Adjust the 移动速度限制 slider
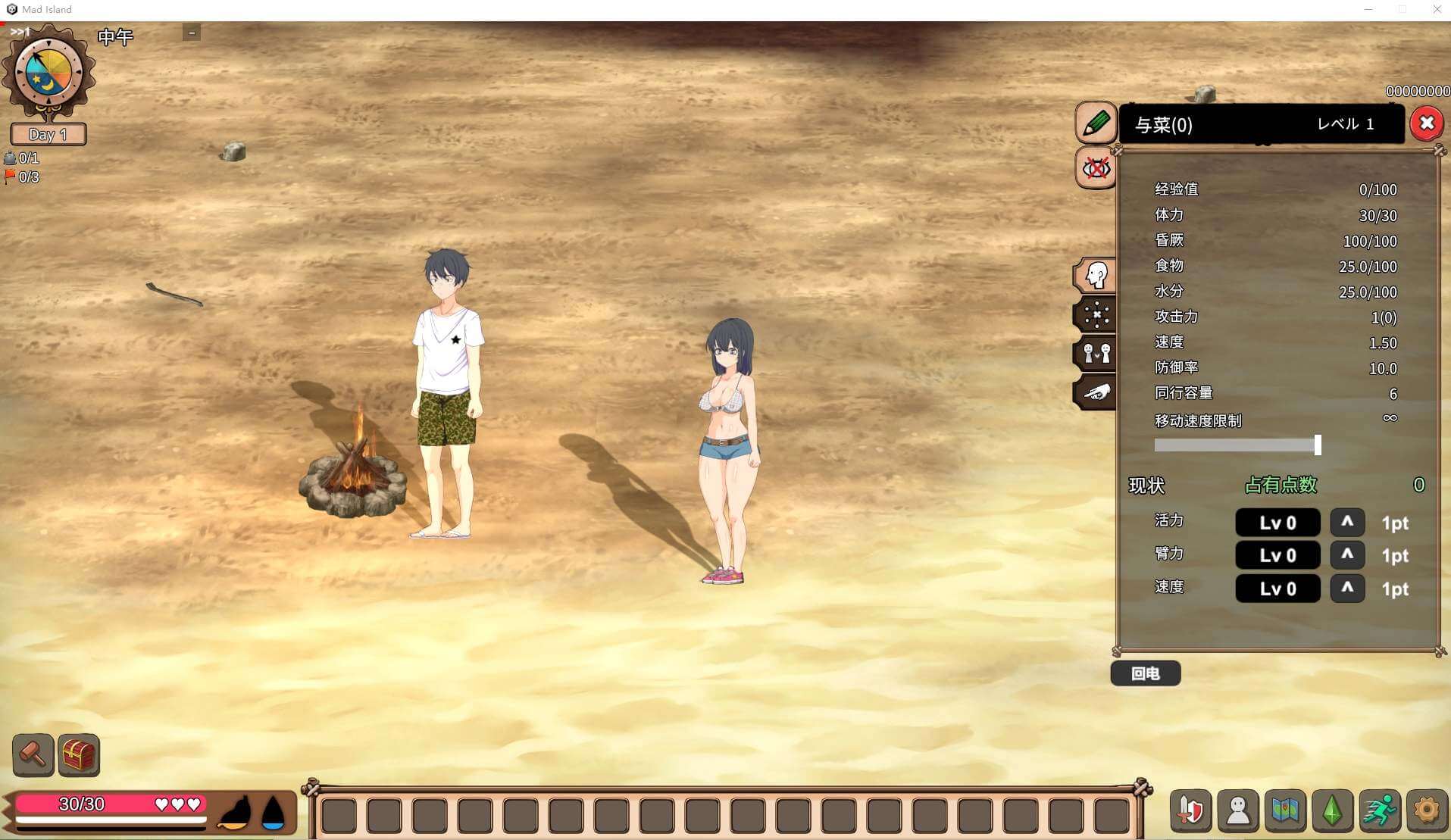Image resolution: width=1451 pixels, height=840 pixels. (1317, 446)
